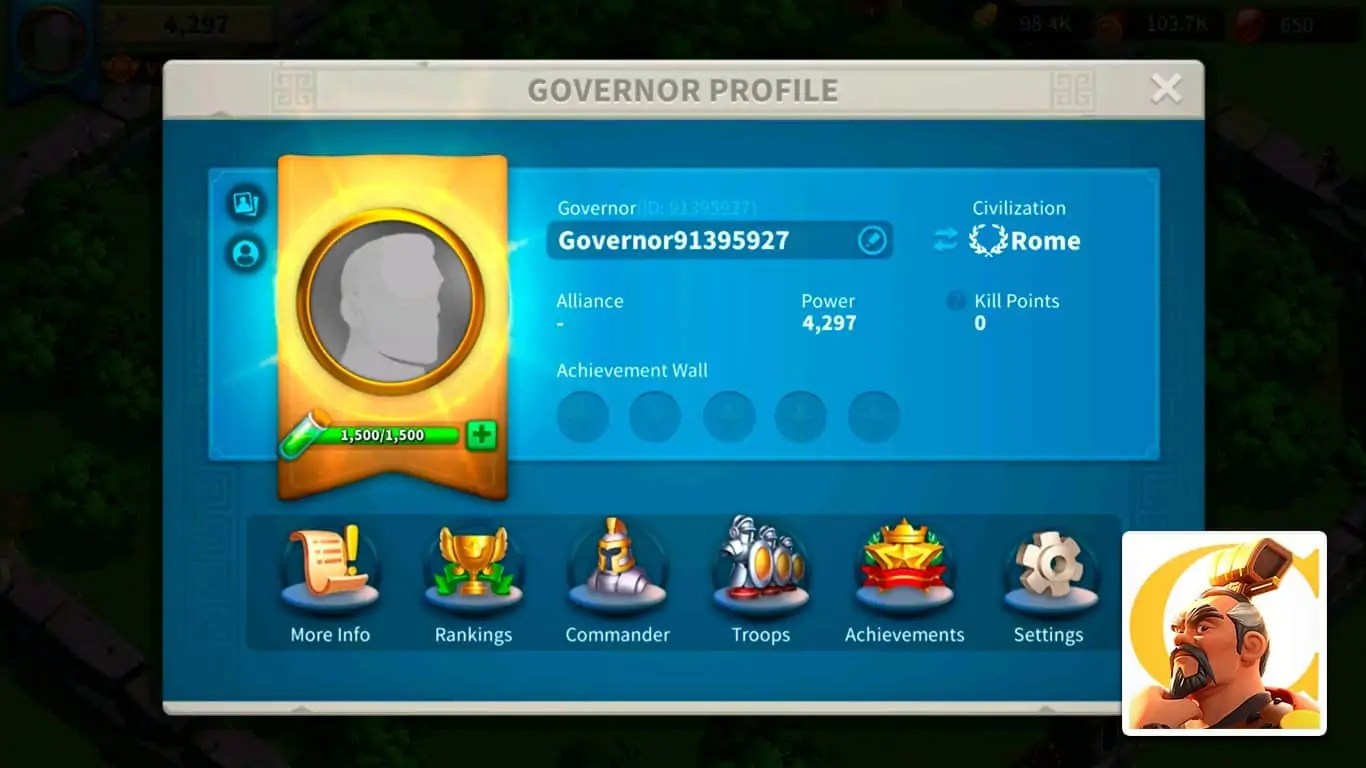Image resolution: width=1366 pixels, height=768 pixels.
Task: View your Troops
Action: pos(761,580)
